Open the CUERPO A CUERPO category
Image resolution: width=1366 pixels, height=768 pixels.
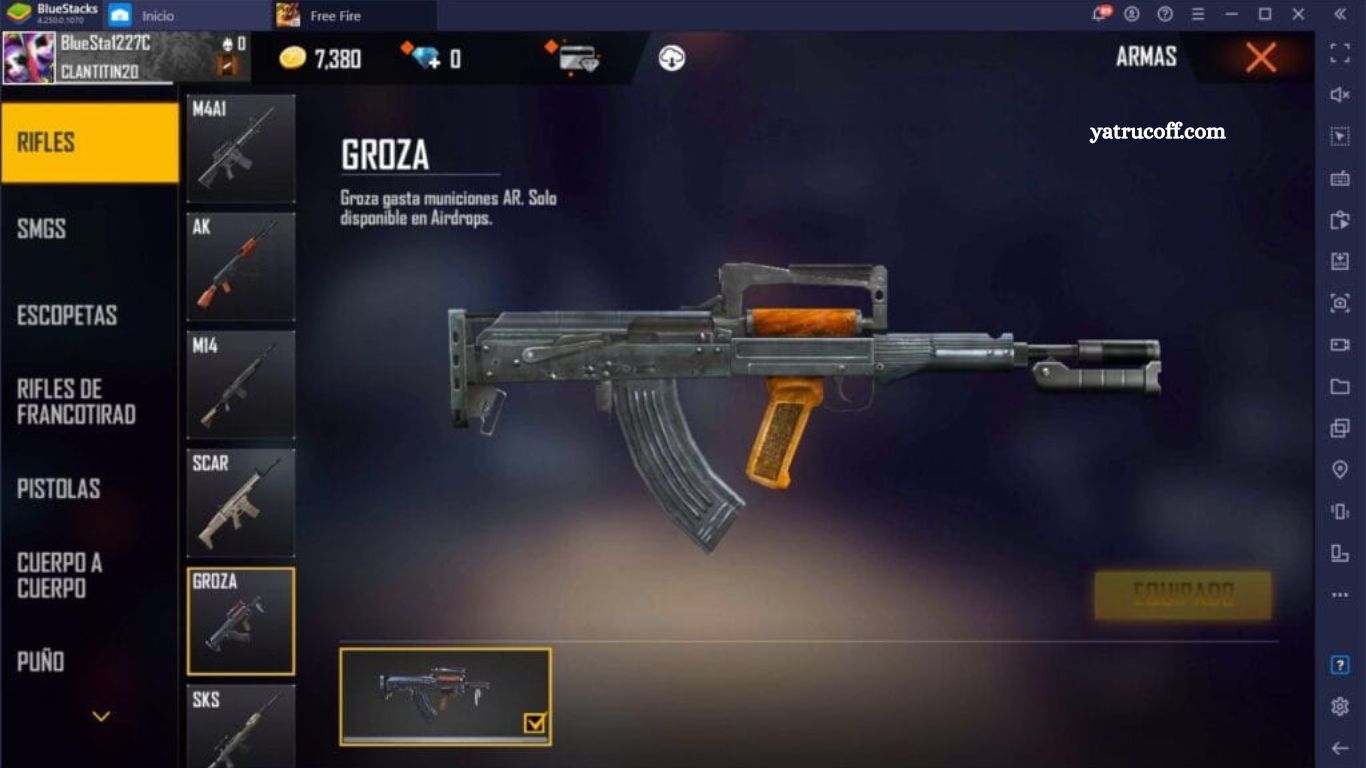click(x=89, y=575)
